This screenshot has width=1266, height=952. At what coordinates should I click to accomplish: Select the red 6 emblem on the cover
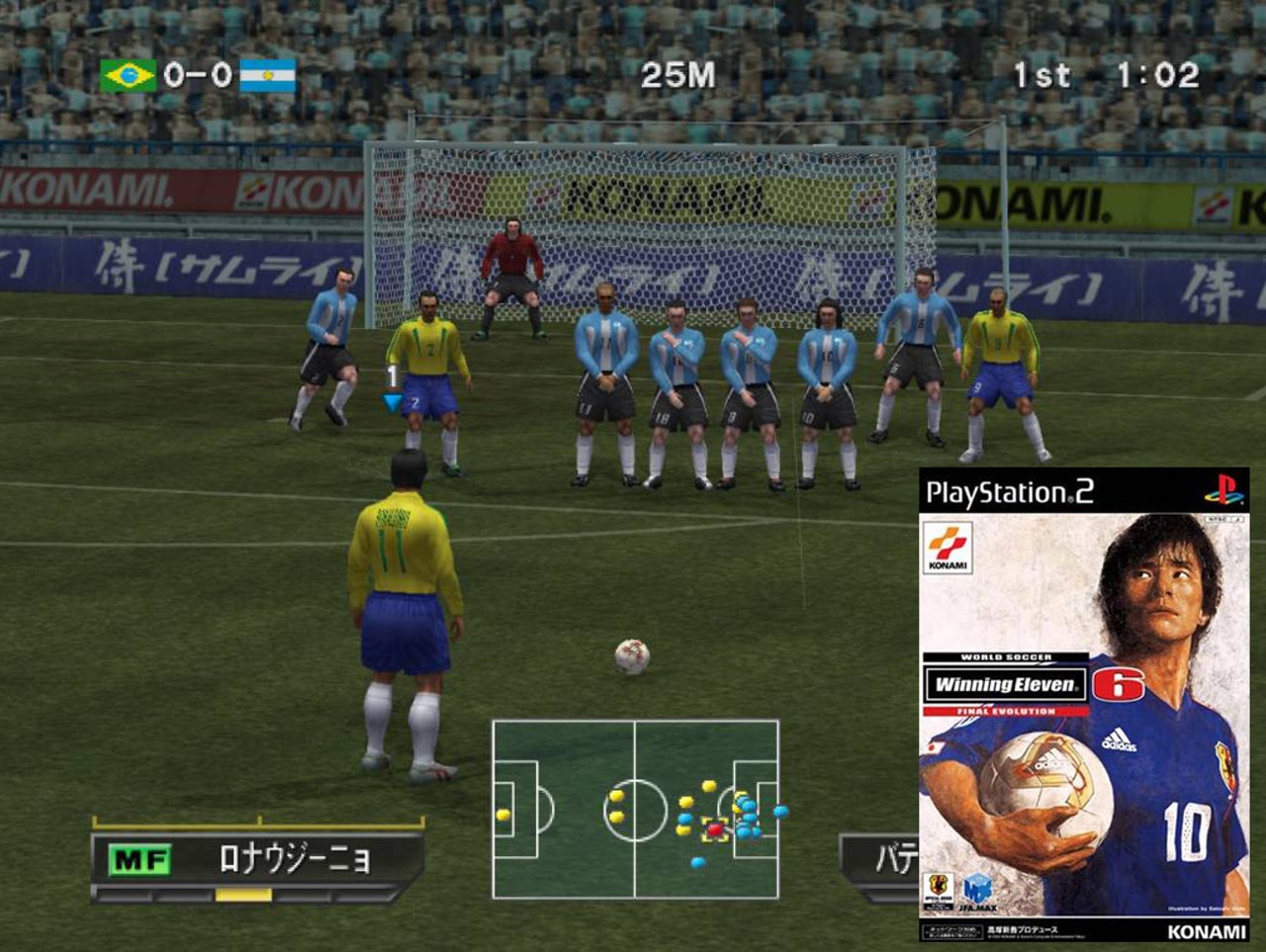pyautogui.click(x=1119, y=684)
